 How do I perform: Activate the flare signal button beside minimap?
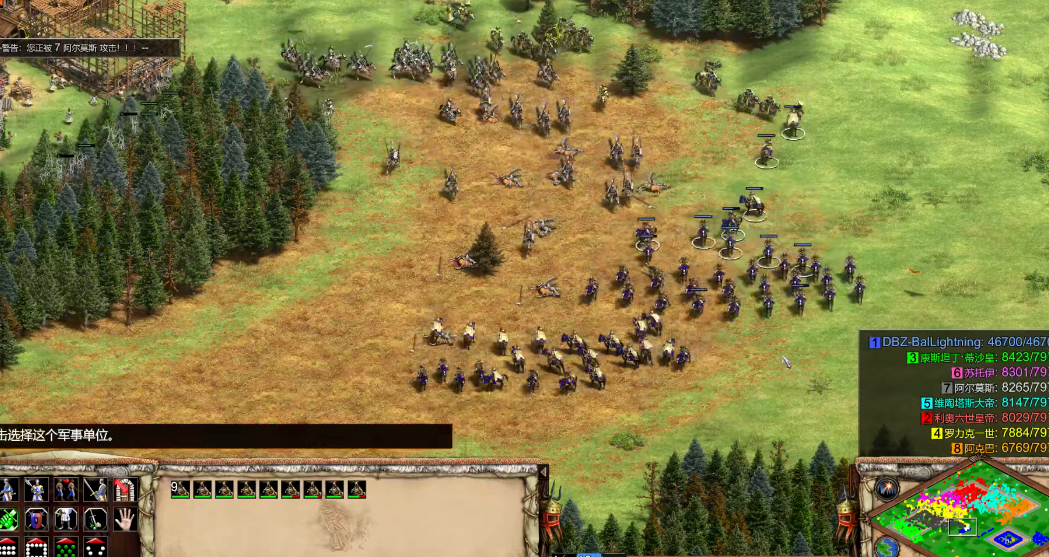click(886, 487)
